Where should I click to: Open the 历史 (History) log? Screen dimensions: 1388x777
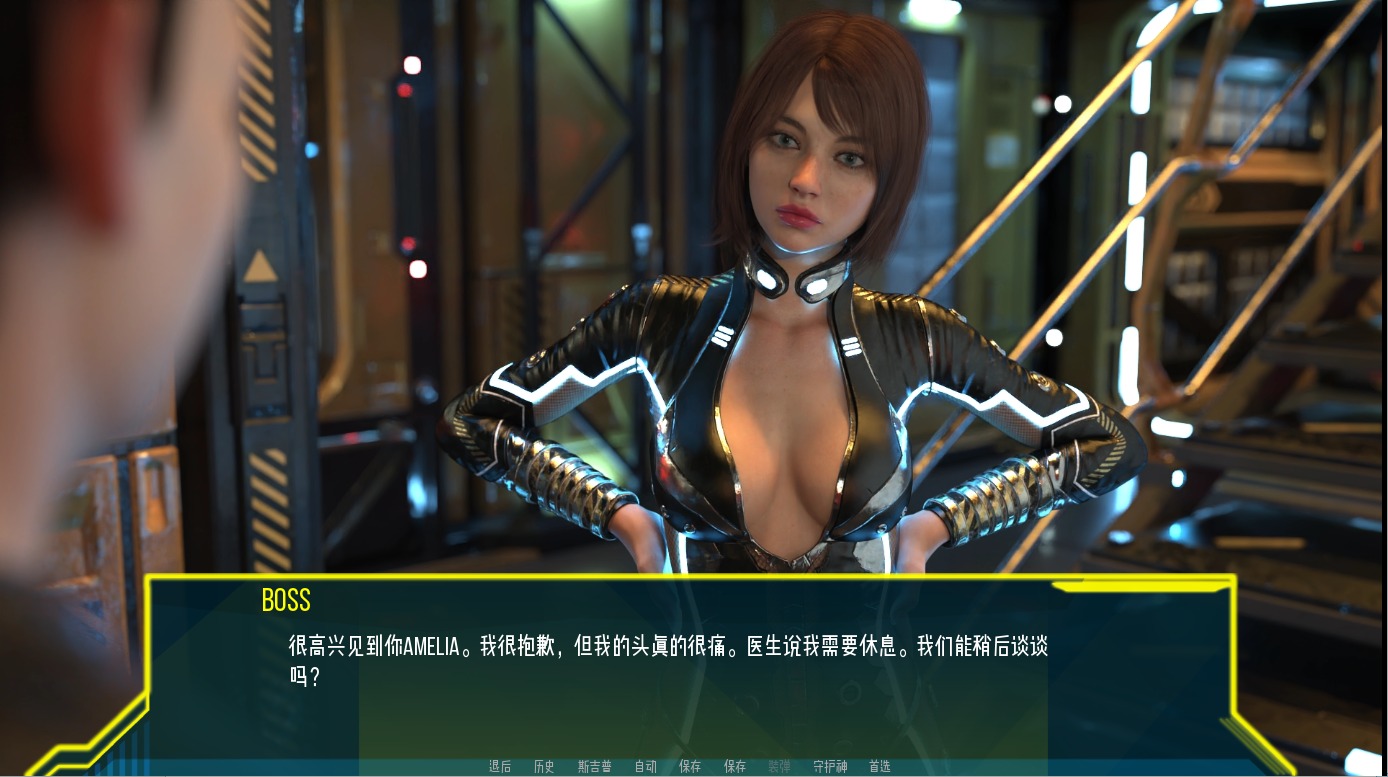(544, 767)
